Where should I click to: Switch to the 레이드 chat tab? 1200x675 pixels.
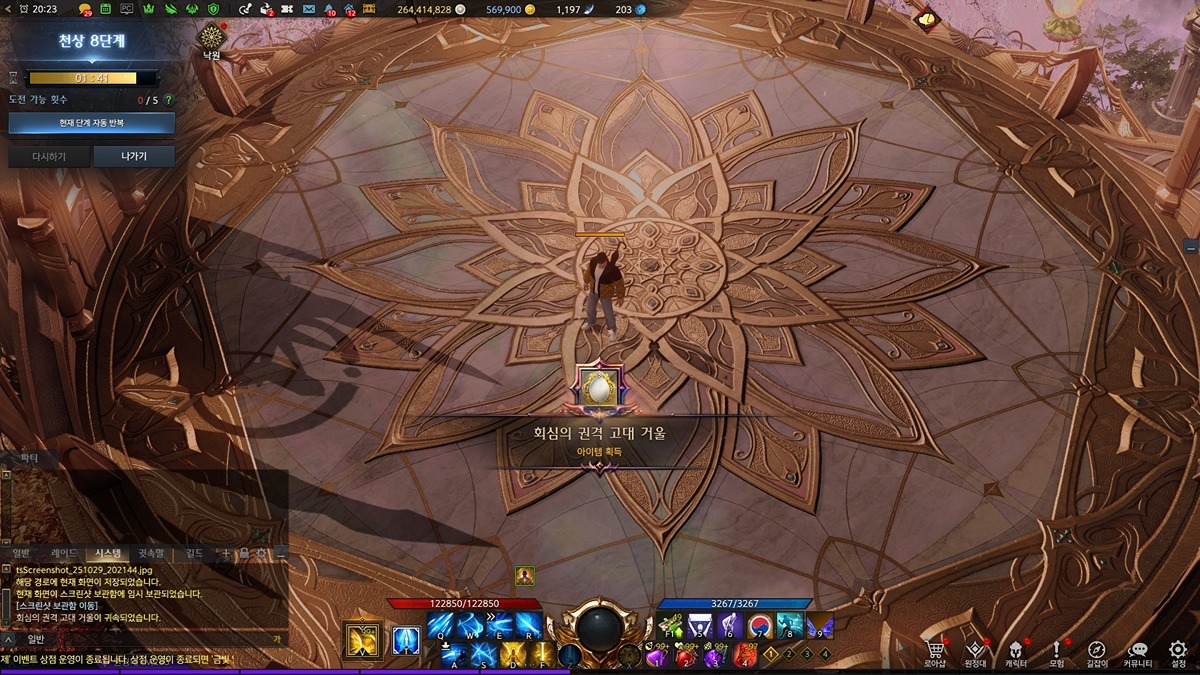[x=64, y=553]
